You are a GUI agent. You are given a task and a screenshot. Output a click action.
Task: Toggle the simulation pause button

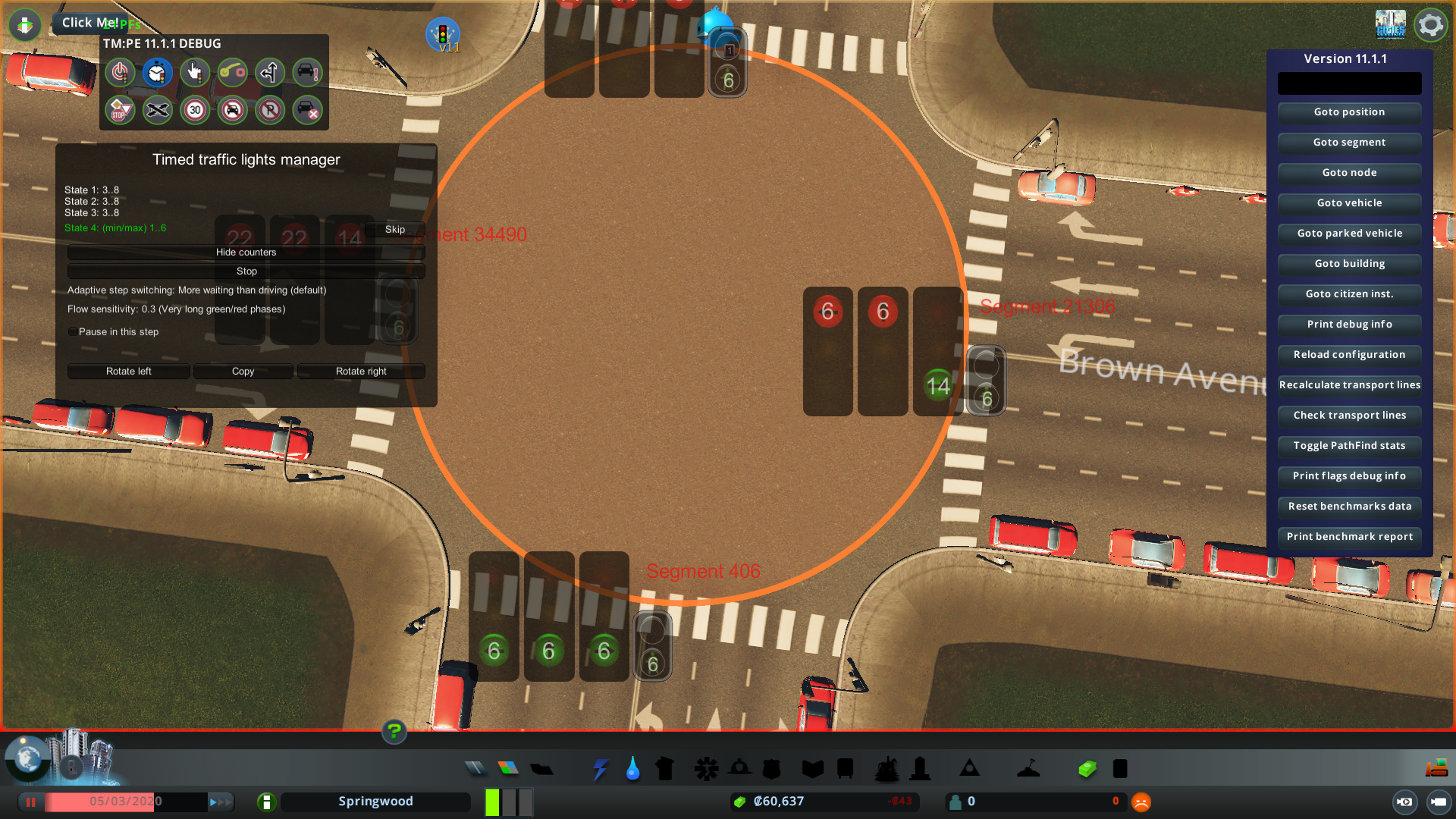(31, 802)
